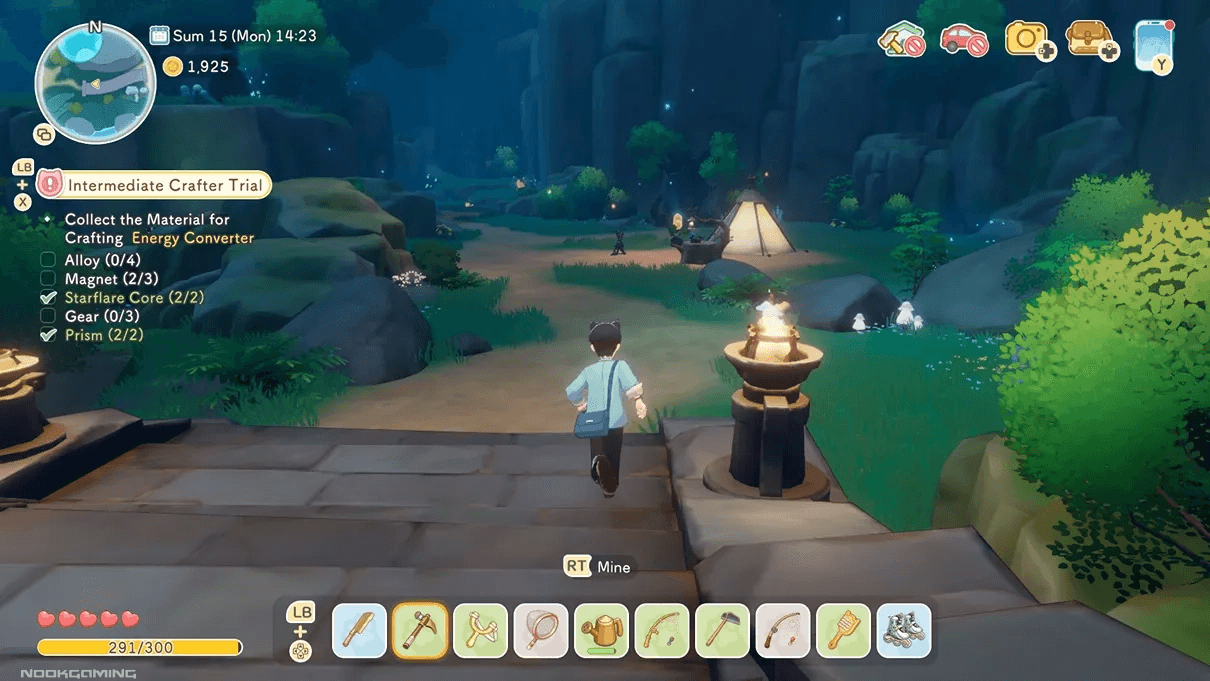This screenshot has width=1210, height=681.
Task: Equip the hoe tool
Action: point(722,631)
